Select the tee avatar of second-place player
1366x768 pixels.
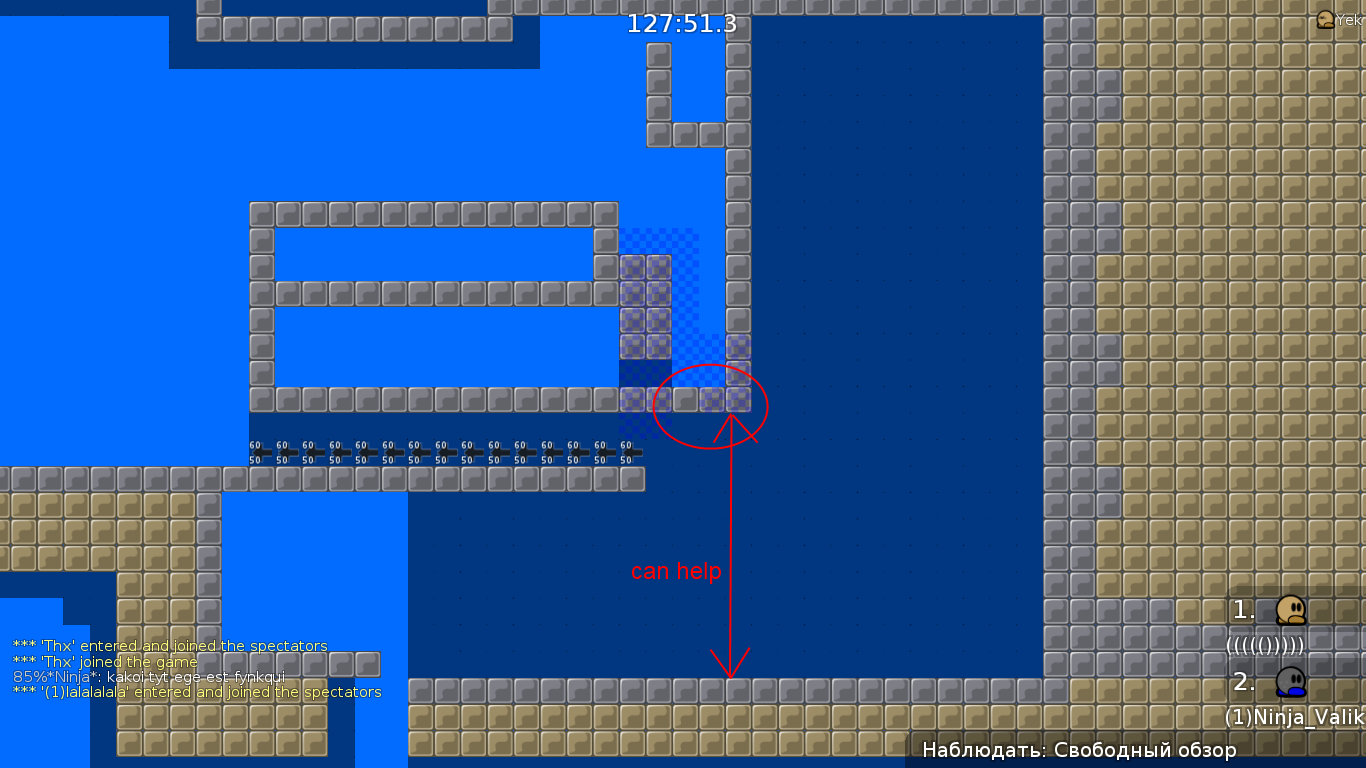tap(1292, 682)
